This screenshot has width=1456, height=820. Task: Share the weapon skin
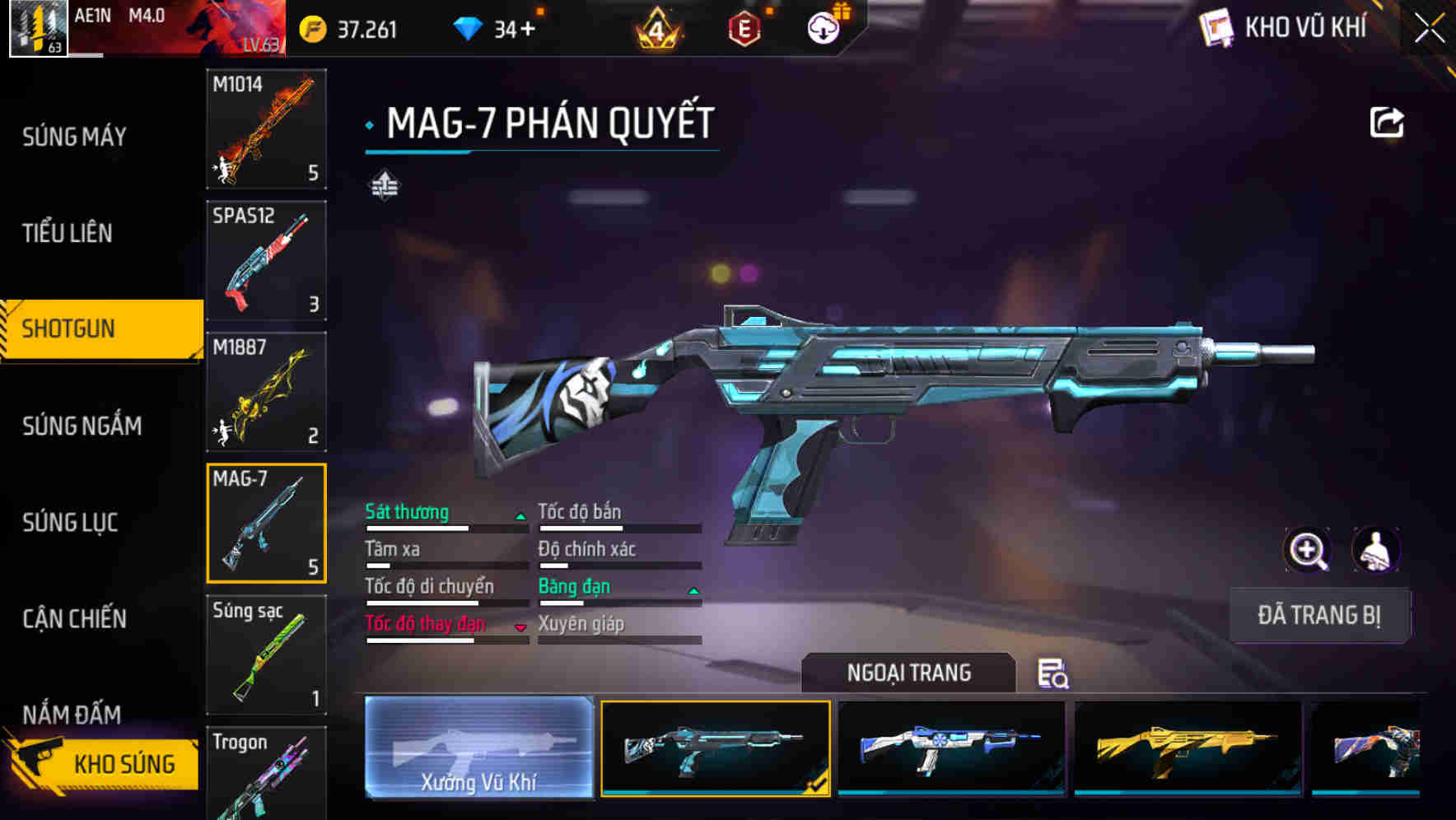pyautogui.click(x=1386, y=123)
